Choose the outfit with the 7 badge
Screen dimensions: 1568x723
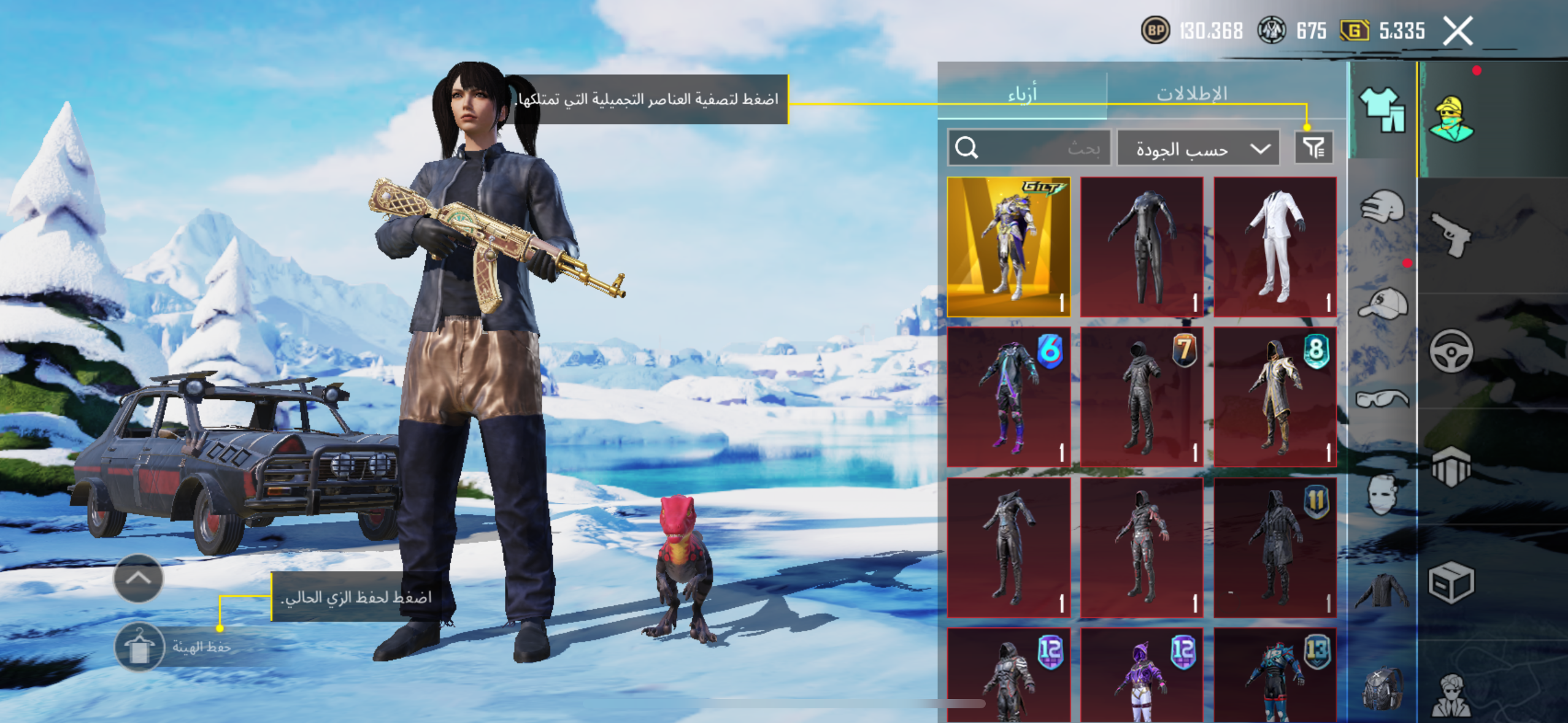click(1142, 396)
